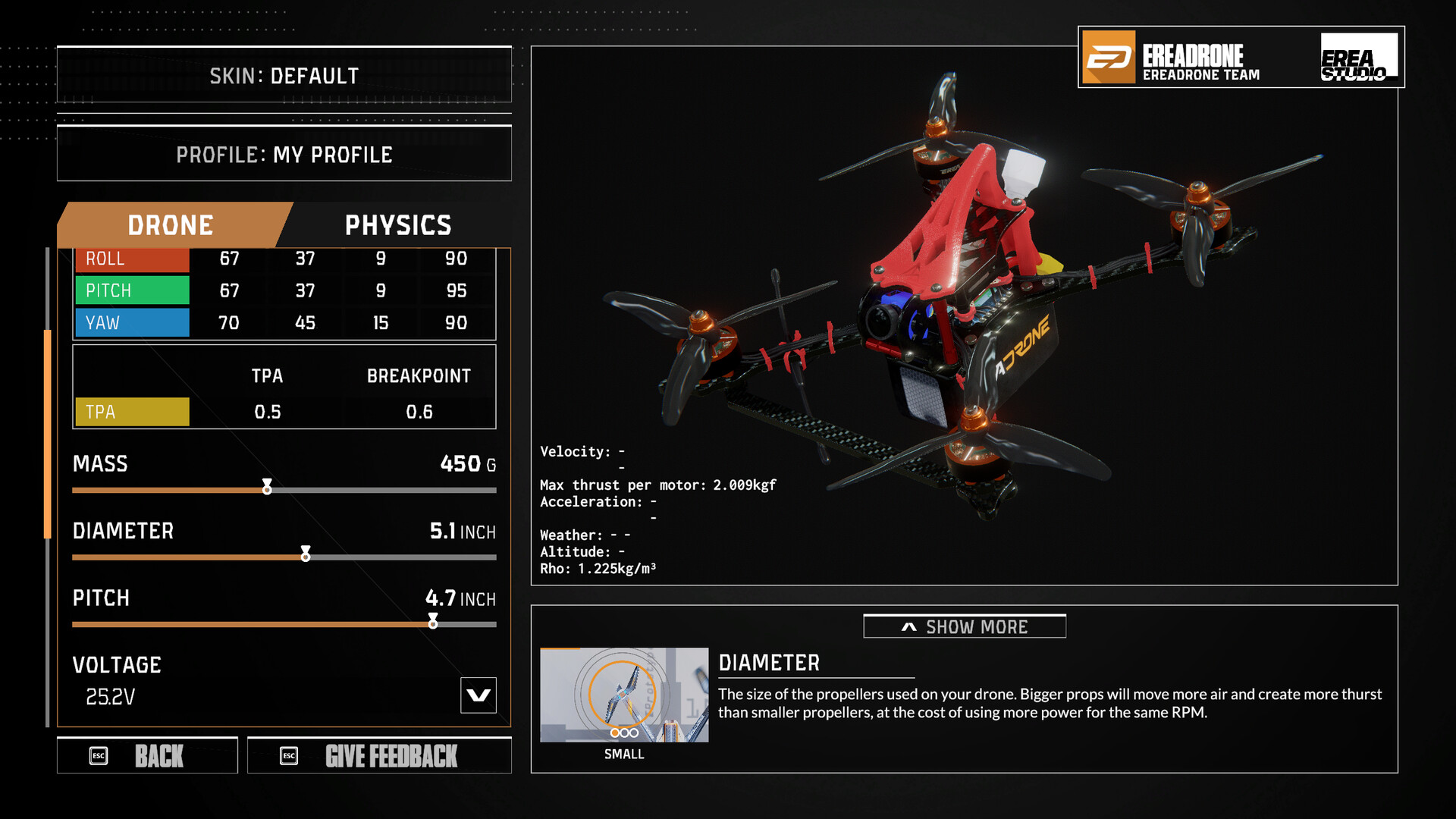This screenshot has height=819, width=1456.
Task: Click the ESC key icon beside GIVE FEEDBACK
Action: [287, 755]
